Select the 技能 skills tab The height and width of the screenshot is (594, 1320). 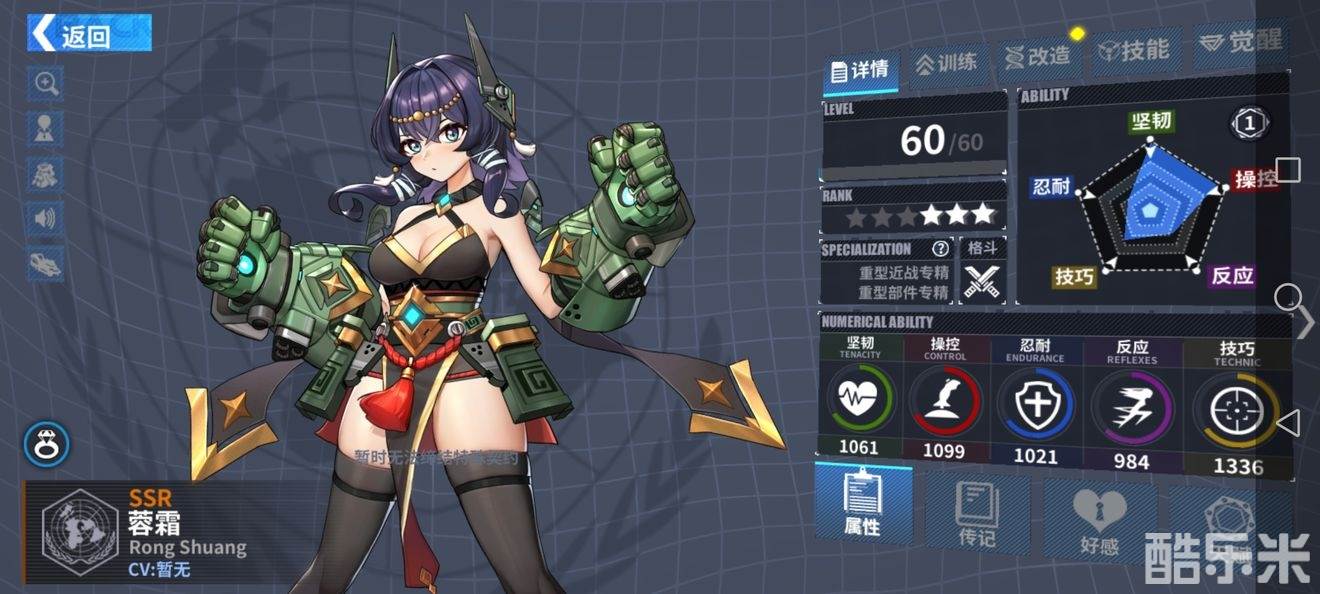pos(1133,50)
